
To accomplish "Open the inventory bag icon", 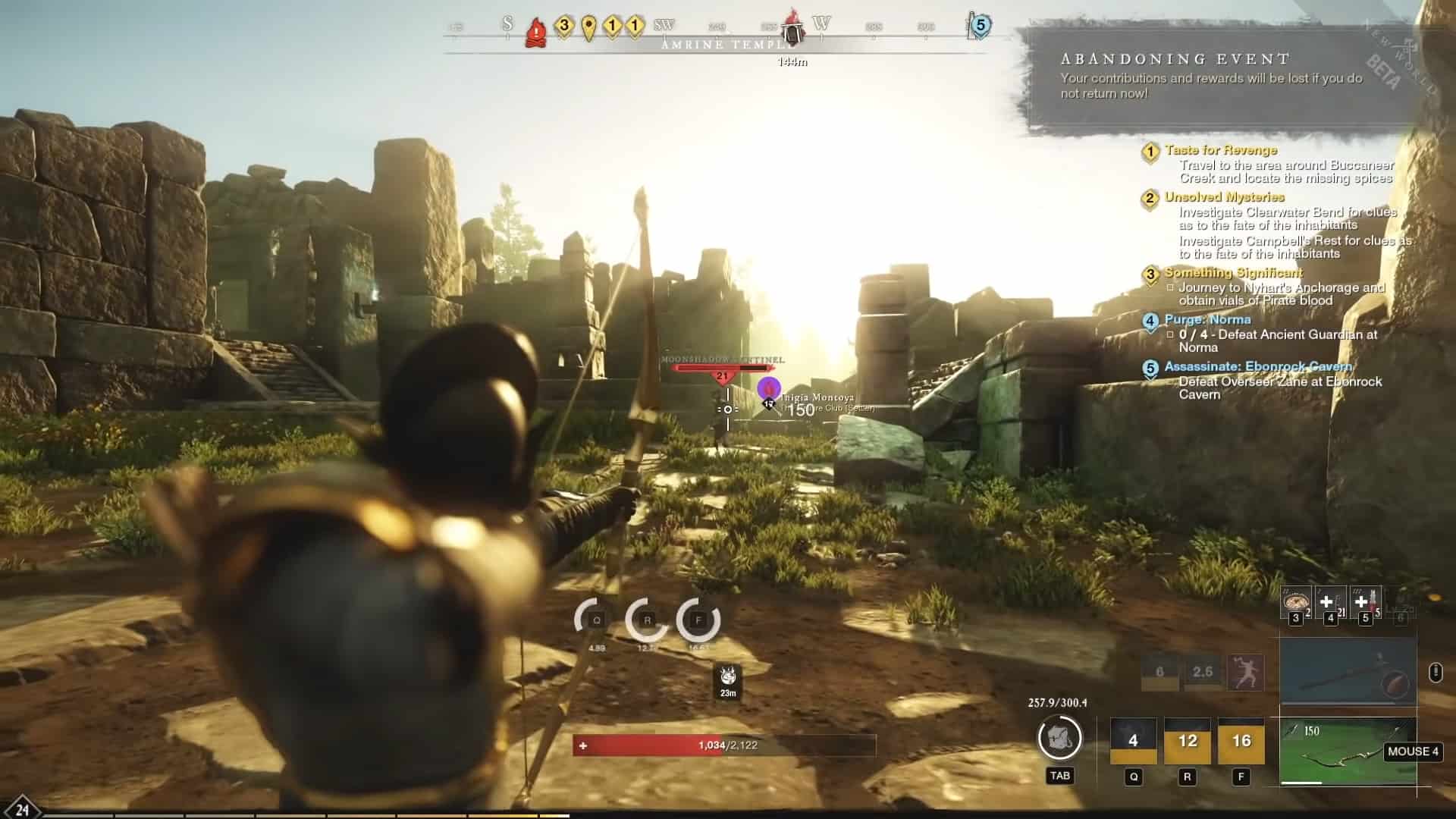I will coord(1059,738).
